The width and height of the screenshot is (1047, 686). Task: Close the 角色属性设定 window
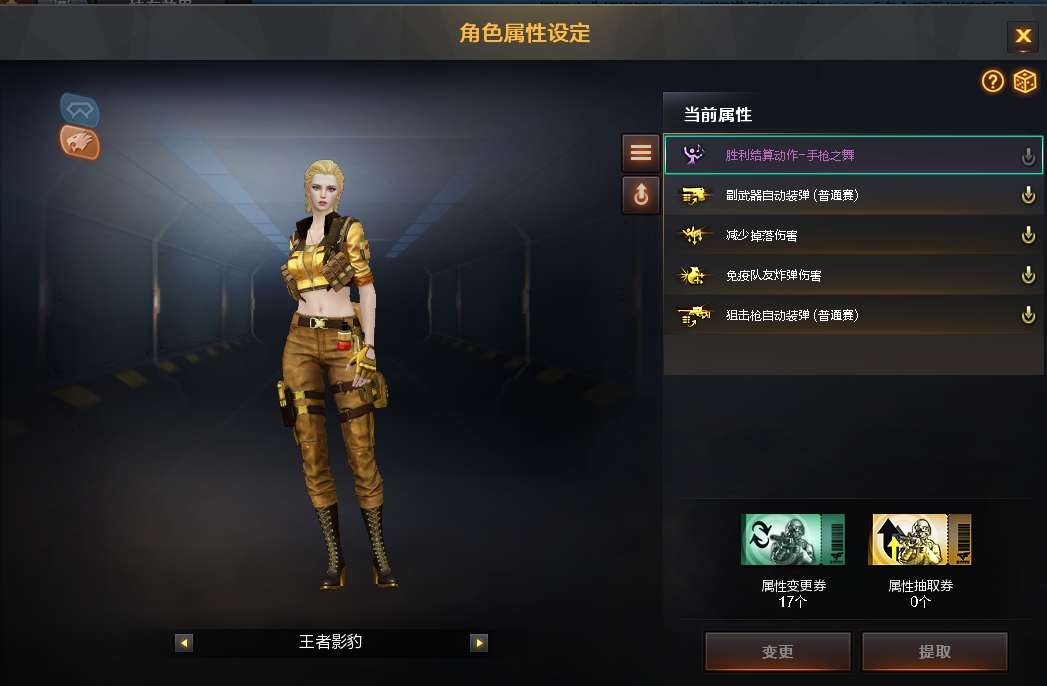point(1022,37)
